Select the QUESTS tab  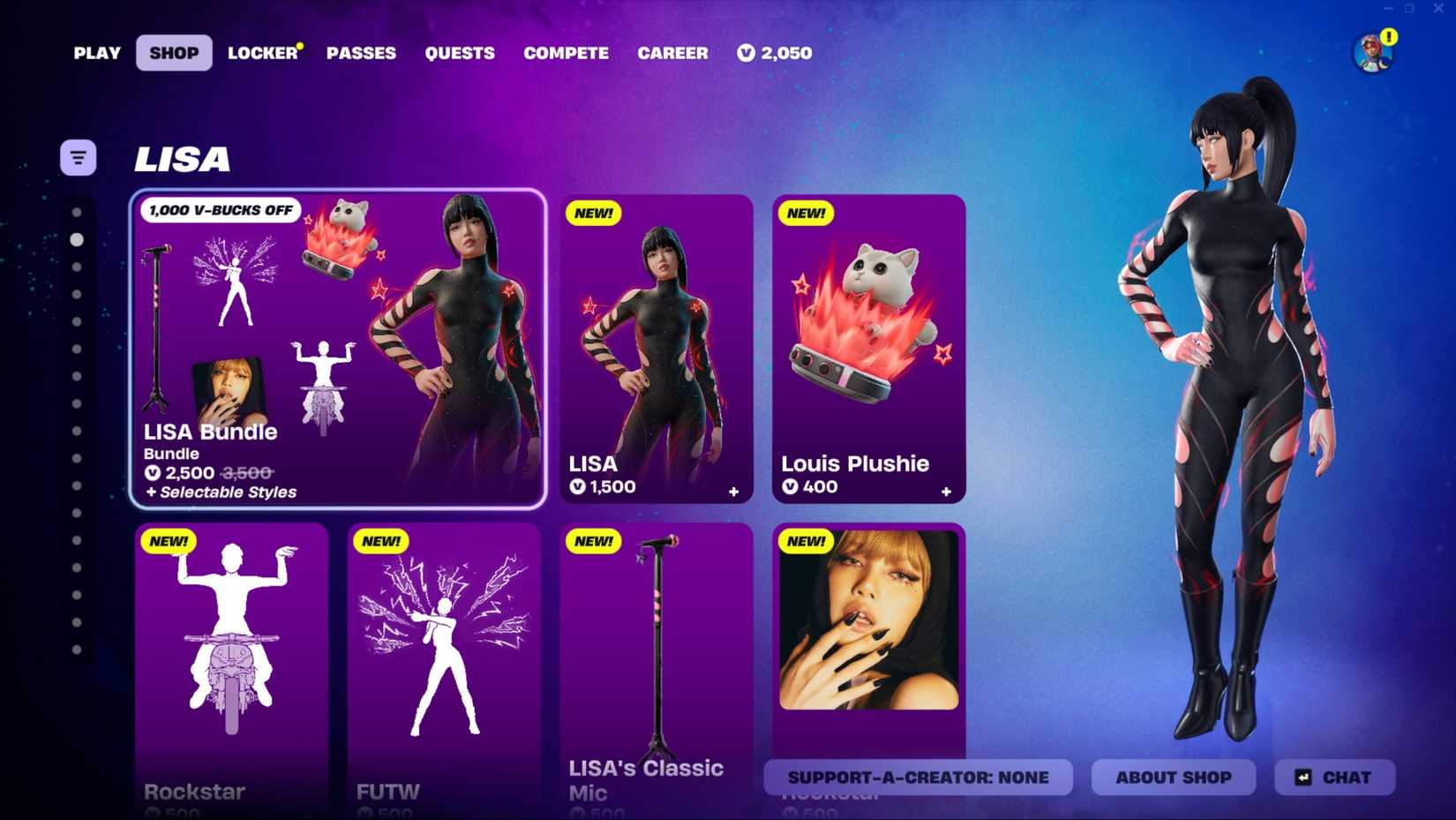(x=460, y=53)
